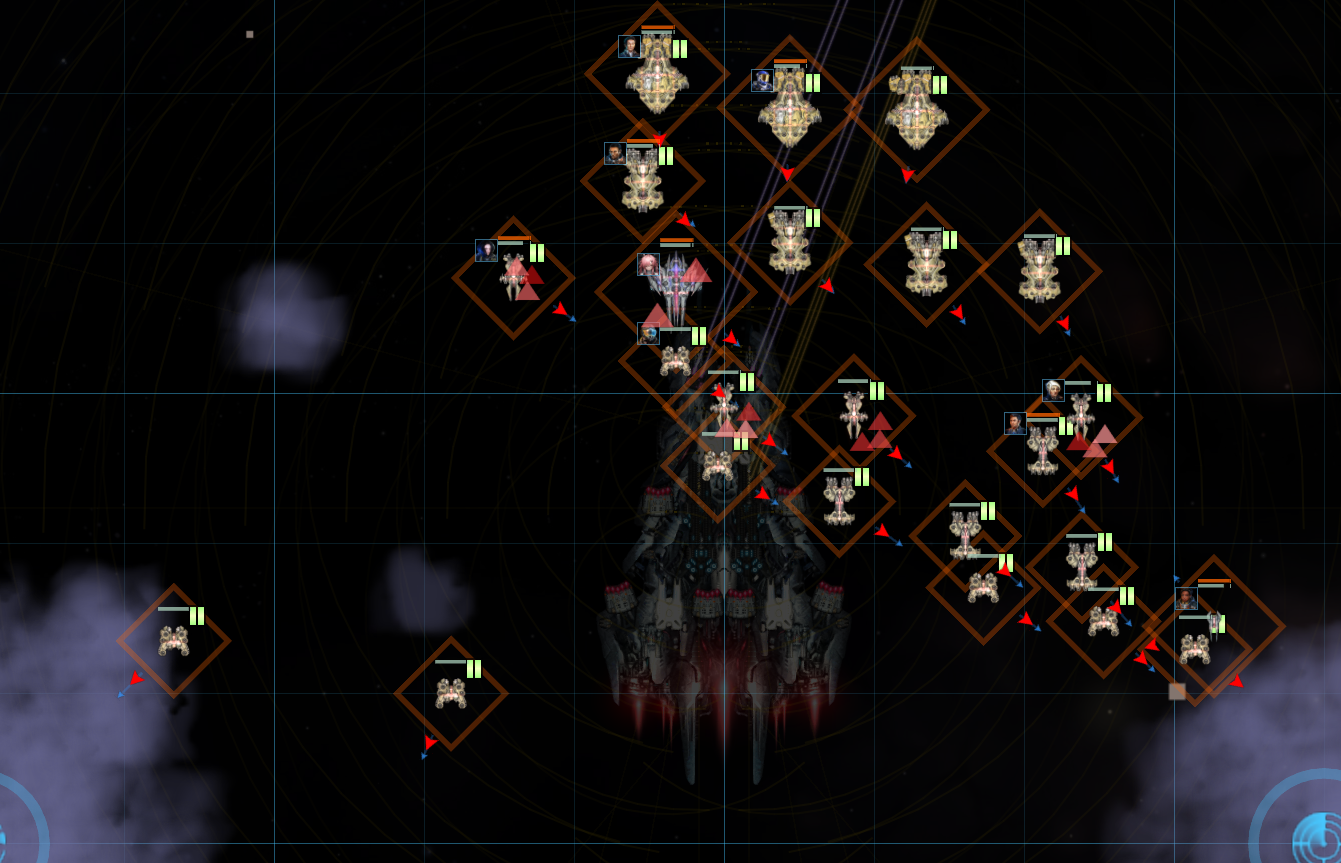Select the ship with orange-visor helmeted officer
Image resolution: width=1341 pixels, height=863 pixels.
(675, 359)
